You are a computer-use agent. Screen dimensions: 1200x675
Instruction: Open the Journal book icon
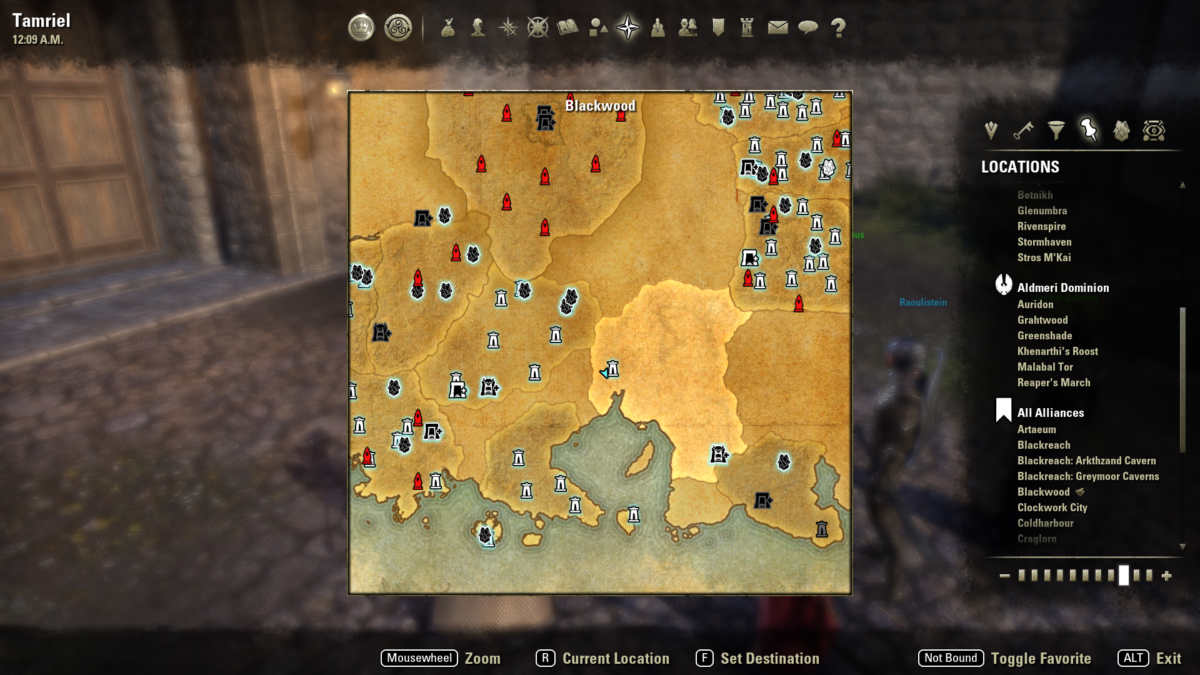tap(568, 28)
